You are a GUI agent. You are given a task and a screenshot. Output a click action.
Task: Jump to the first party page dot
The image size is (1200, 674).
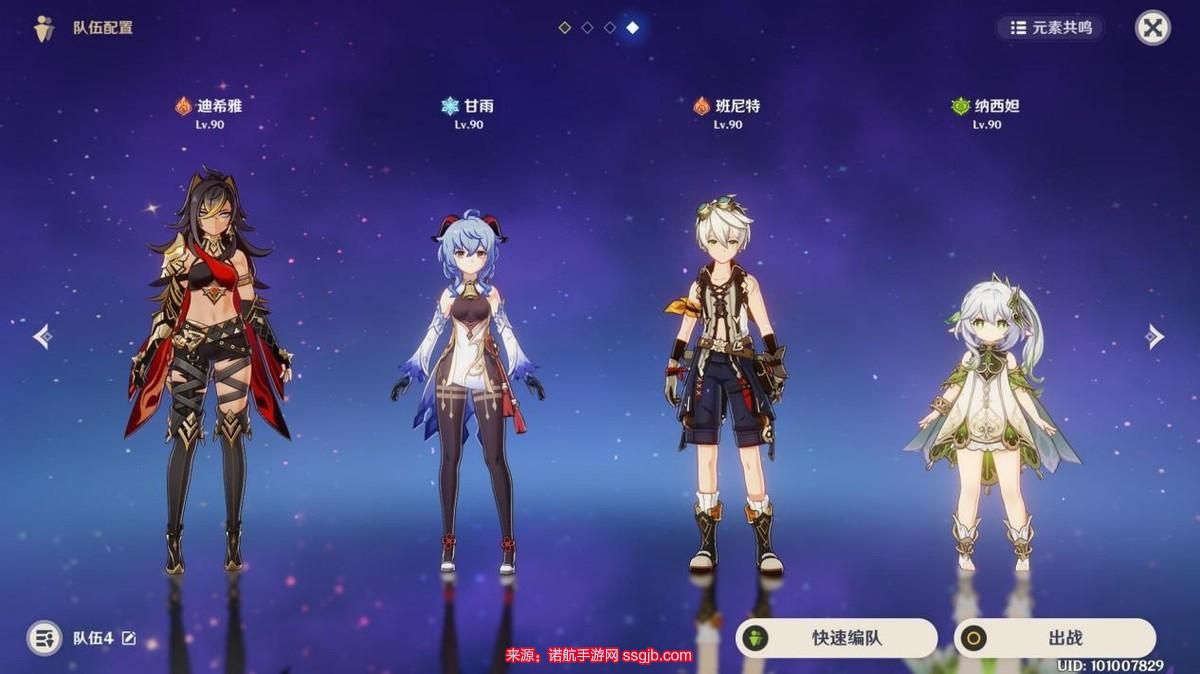pos(564,28)
